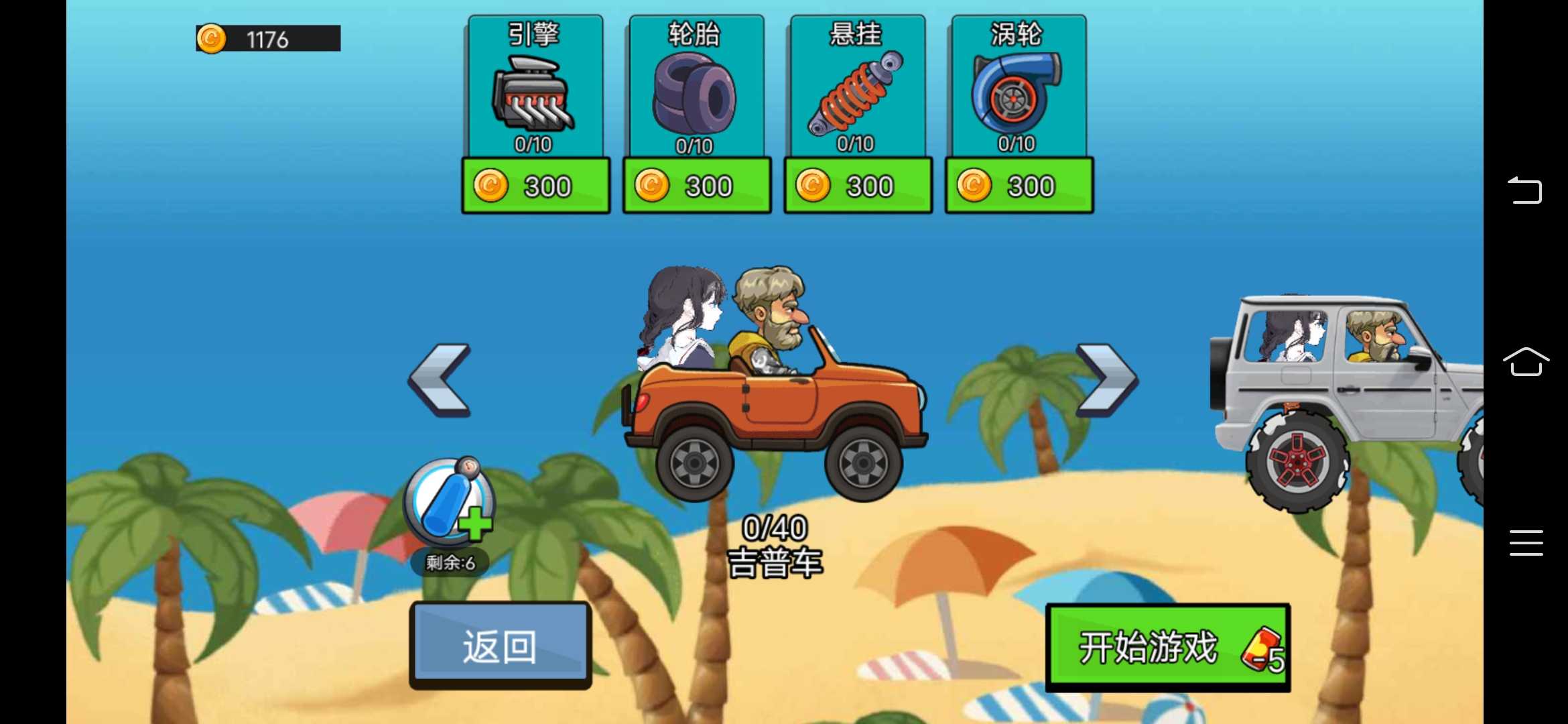The height and width of the screenshot is (724, 1568).
Task: Click the coin icon inside the engine price button
Action: (491, 186)
